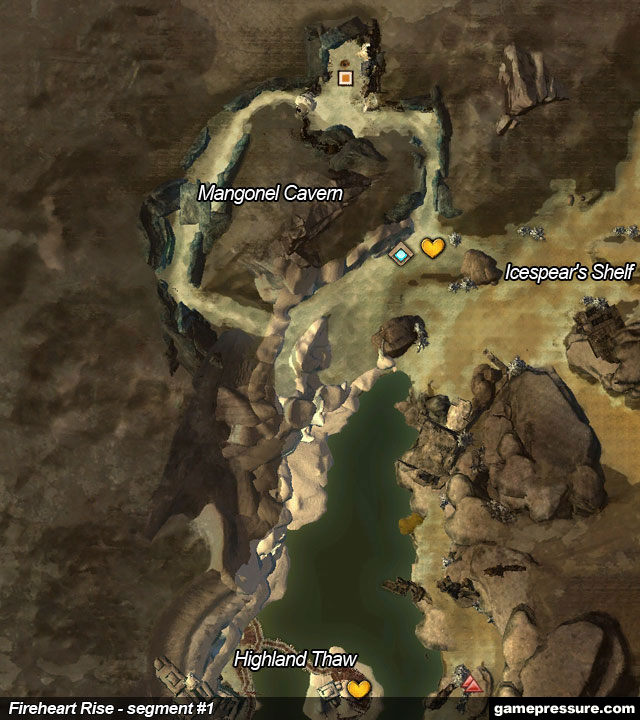Click the red triangle vista marker

472,686
